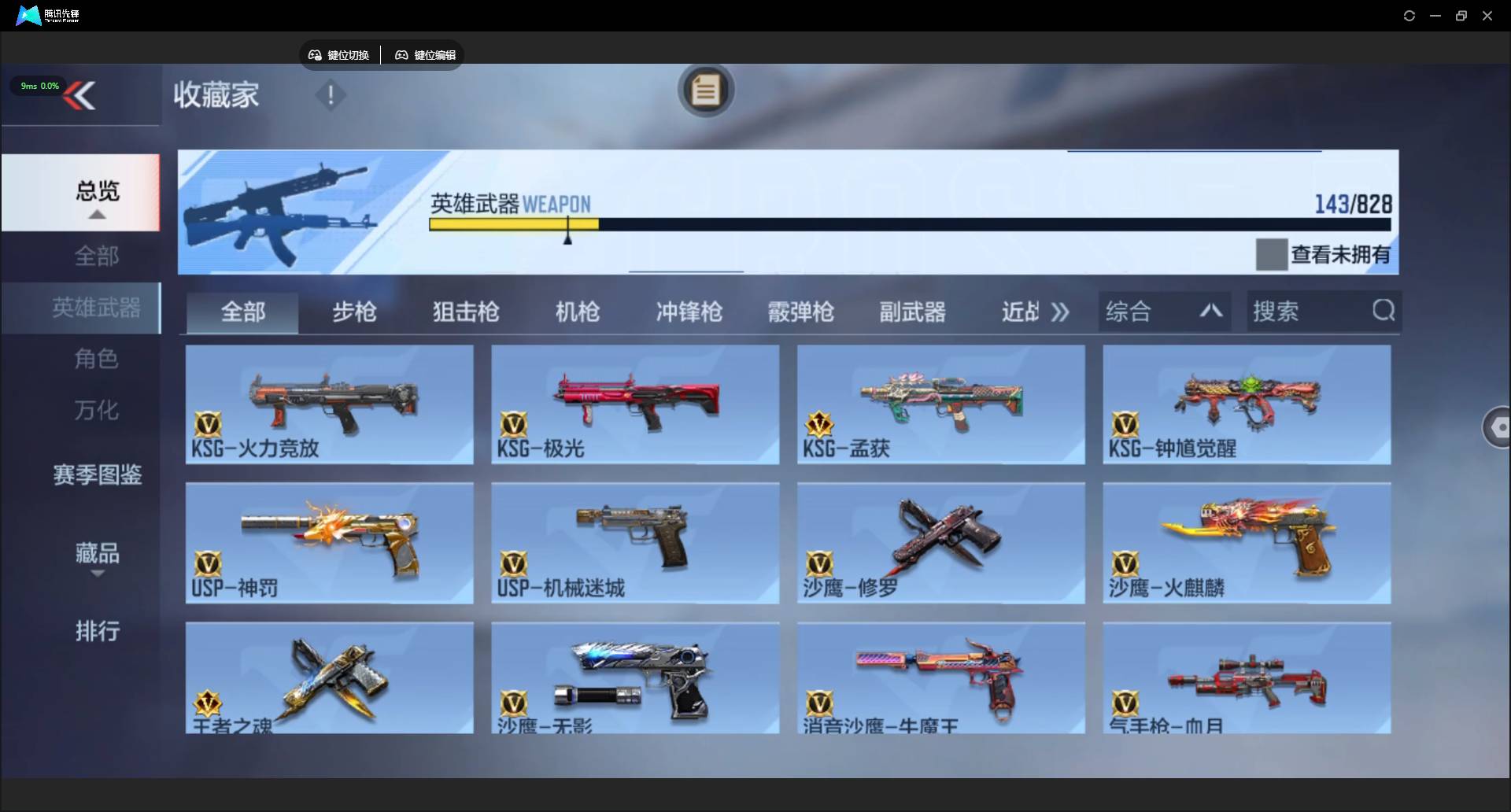The image size is (1511, 812).
Task: Open 排行 from the sidebar
Action: coord(97,632)
